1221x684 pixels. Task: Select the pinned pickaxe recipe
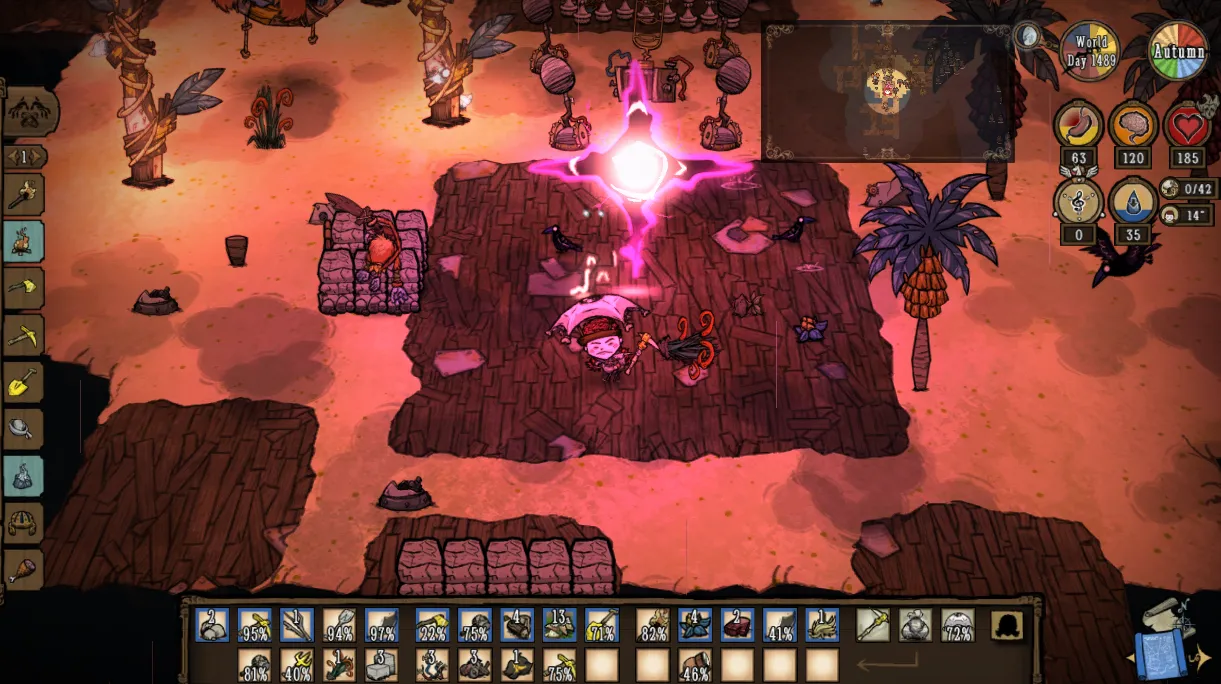23,335
